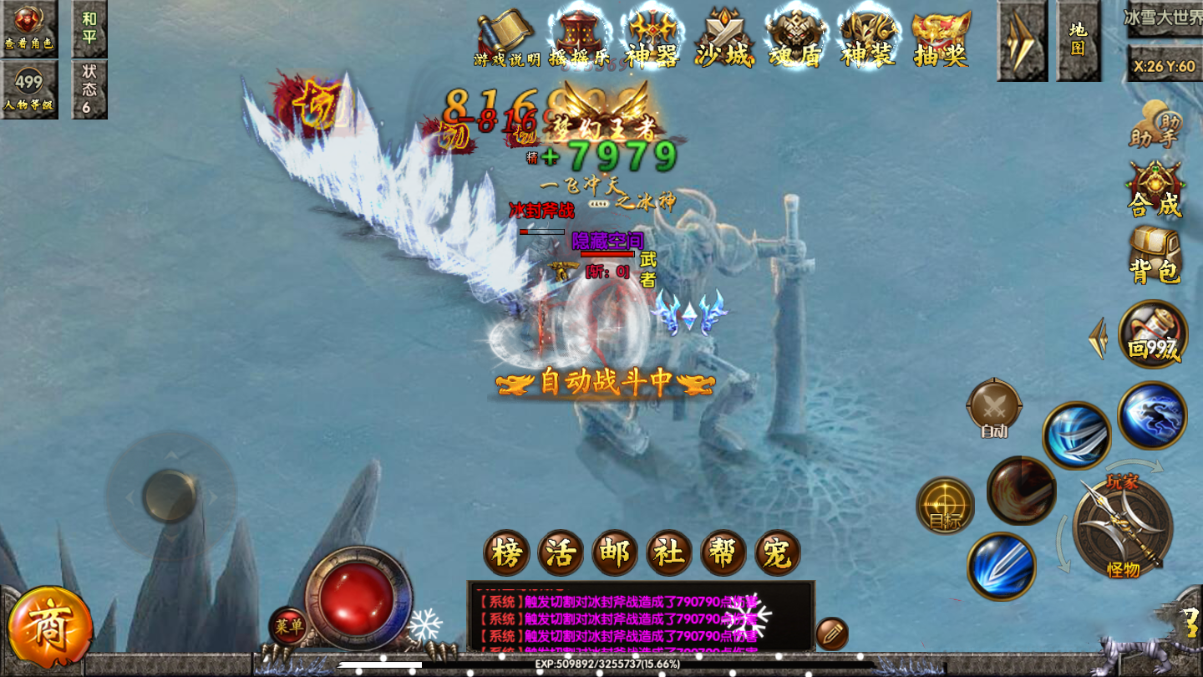Screen dimensions: 1203x677
Task: Open the 游戏说明 game guide scroll
Action: 506,38
